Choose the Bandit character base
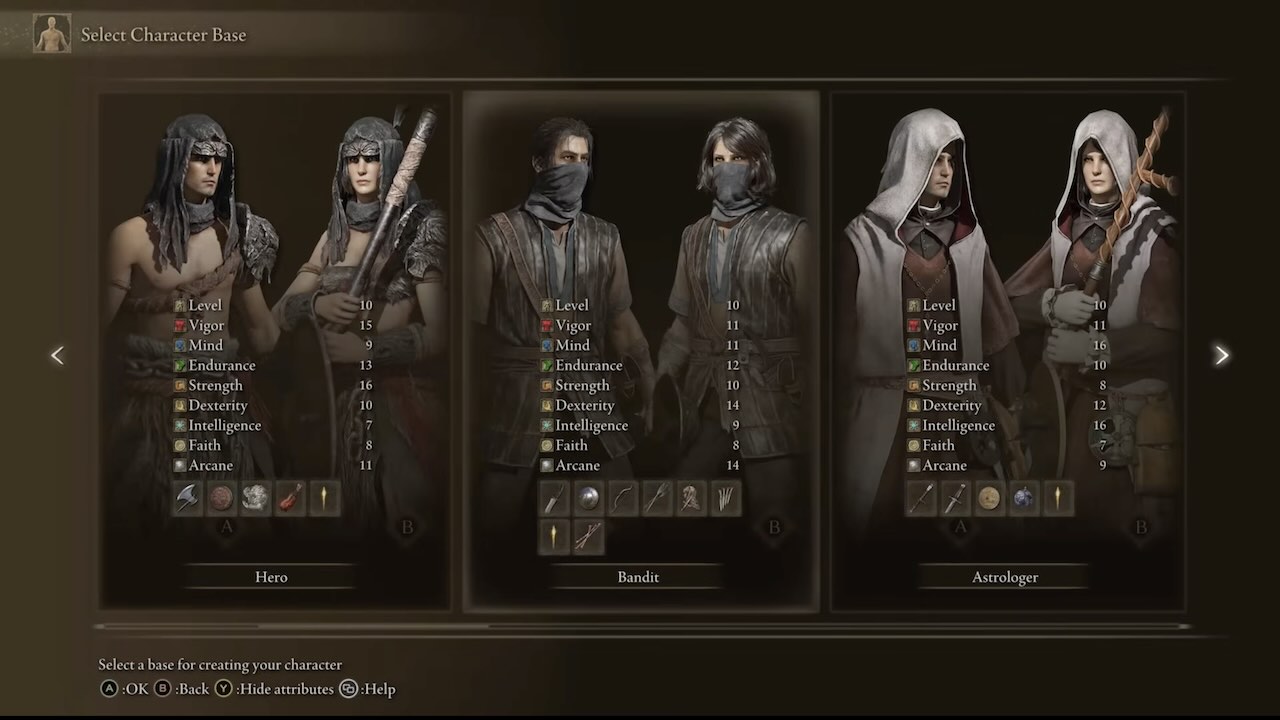 point(638,577)
